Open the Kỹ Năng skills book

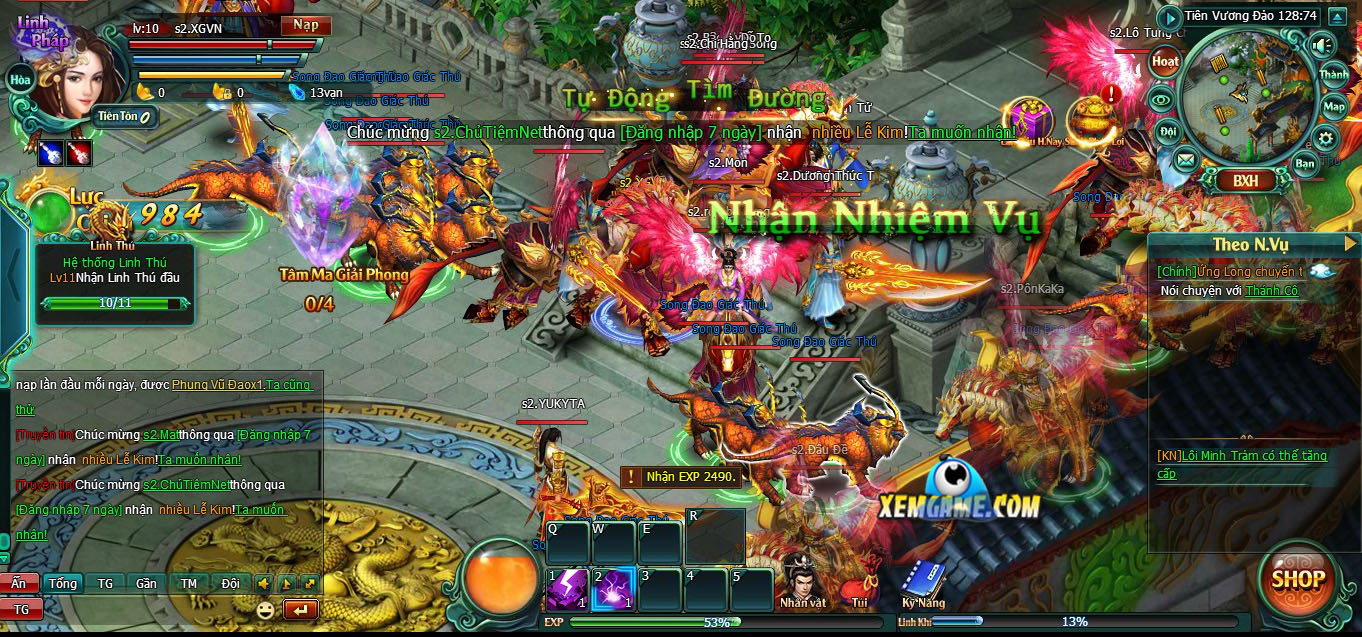(921, 584)
